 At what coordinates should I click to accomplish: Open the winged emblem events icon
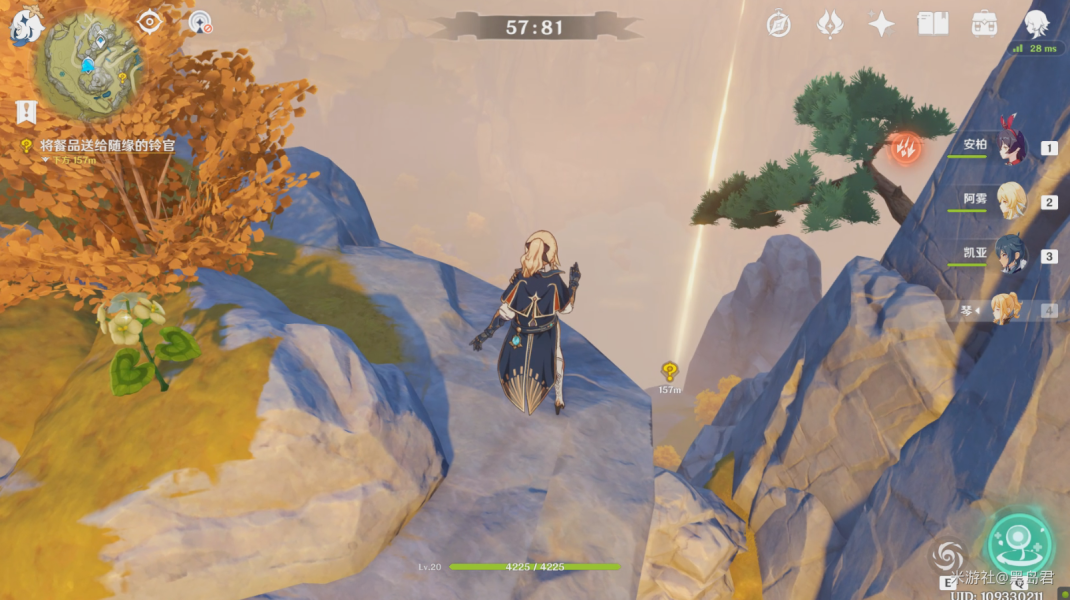830,24
